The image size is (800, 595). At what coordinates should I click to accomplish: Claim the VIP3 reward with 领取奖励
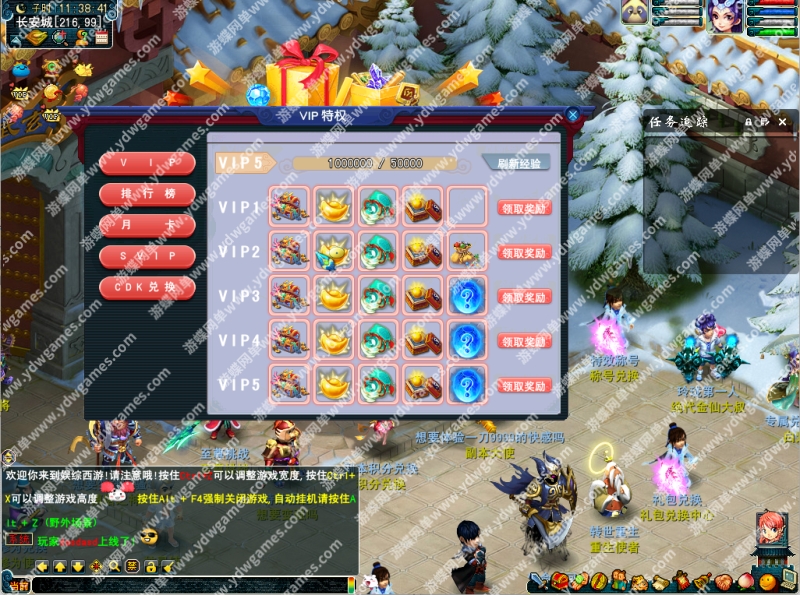[524, 297]
